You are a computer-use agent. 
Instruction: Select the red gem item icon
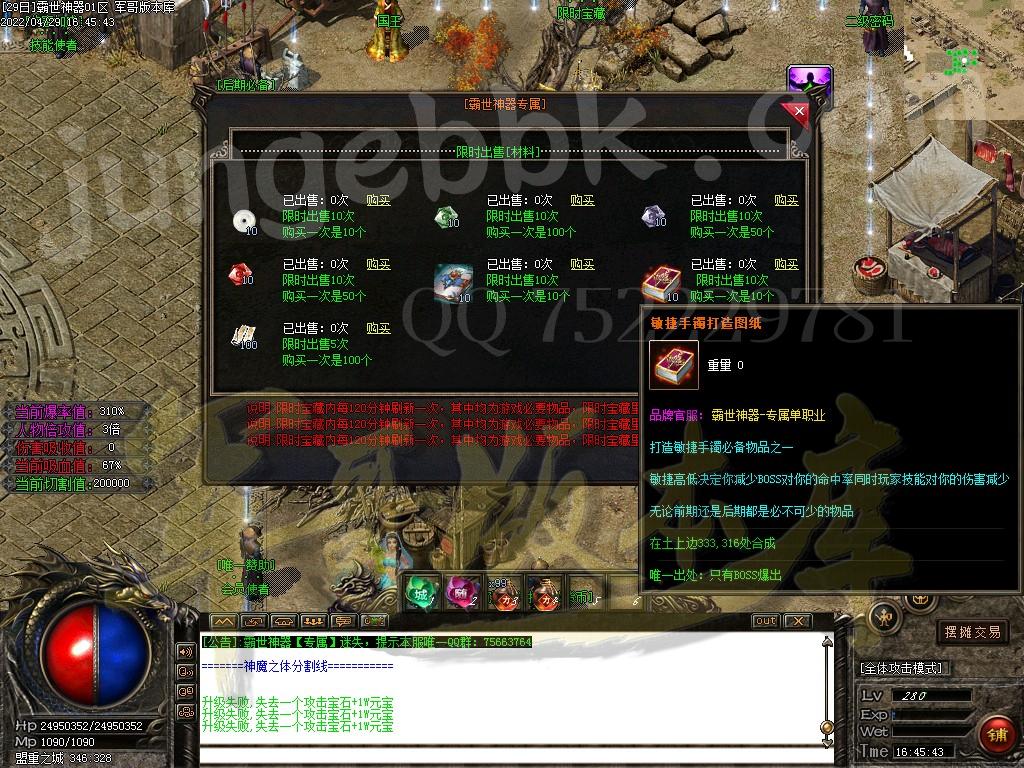pos(241,273)
